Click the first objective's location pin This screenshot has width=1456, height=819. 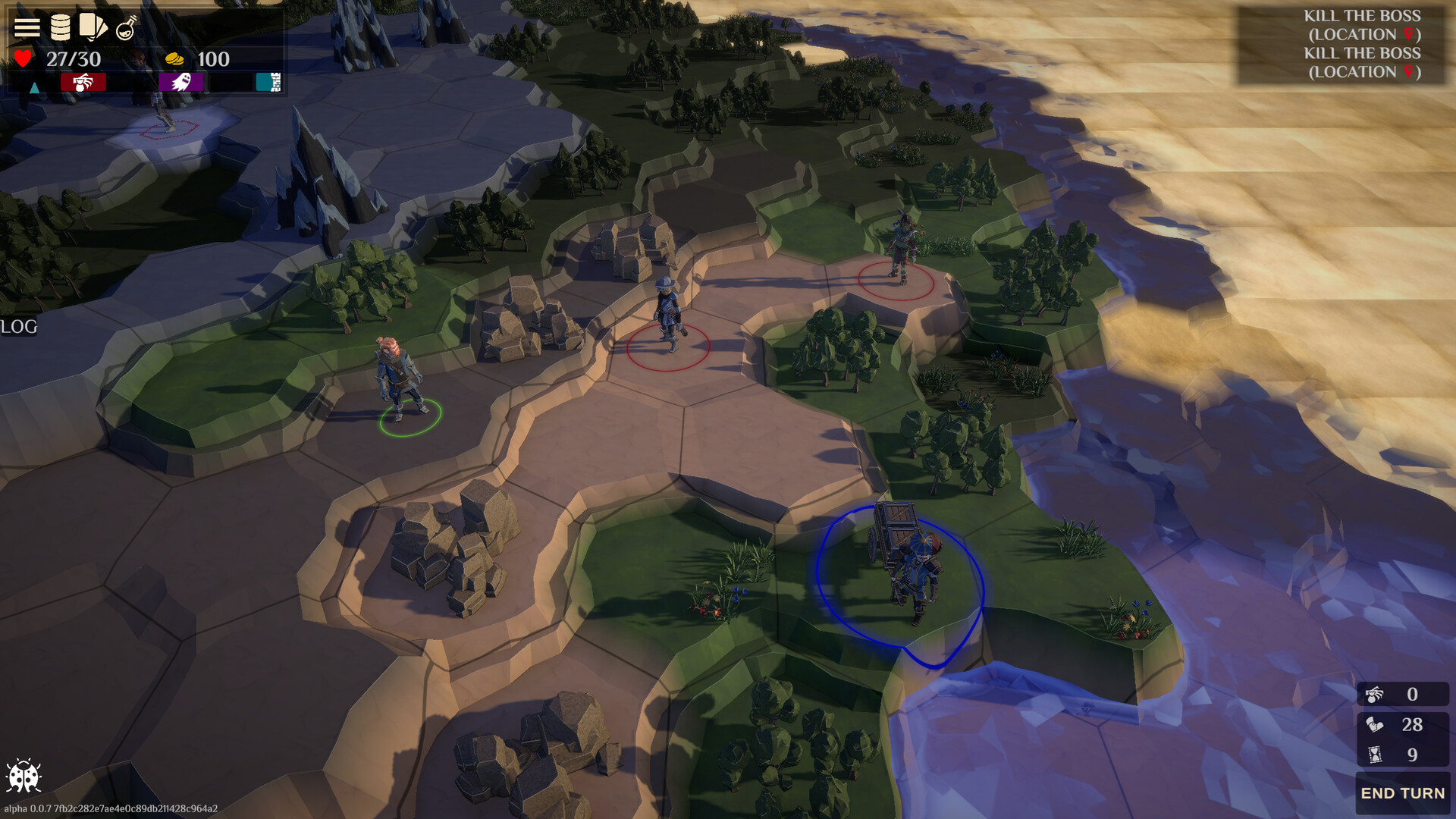click(1408, 34)
